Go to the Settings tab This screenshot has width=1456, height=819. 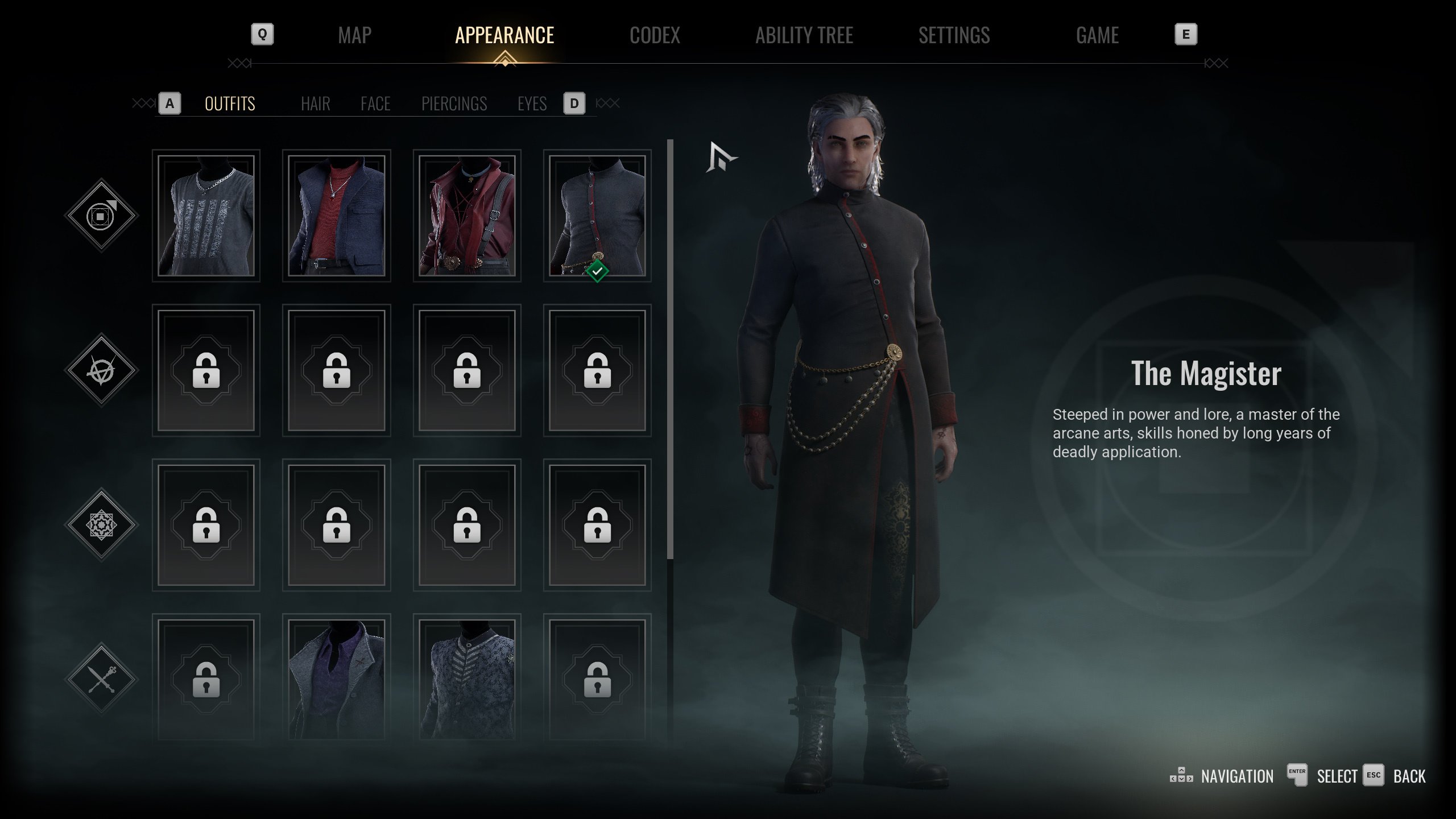click(954, 35)
